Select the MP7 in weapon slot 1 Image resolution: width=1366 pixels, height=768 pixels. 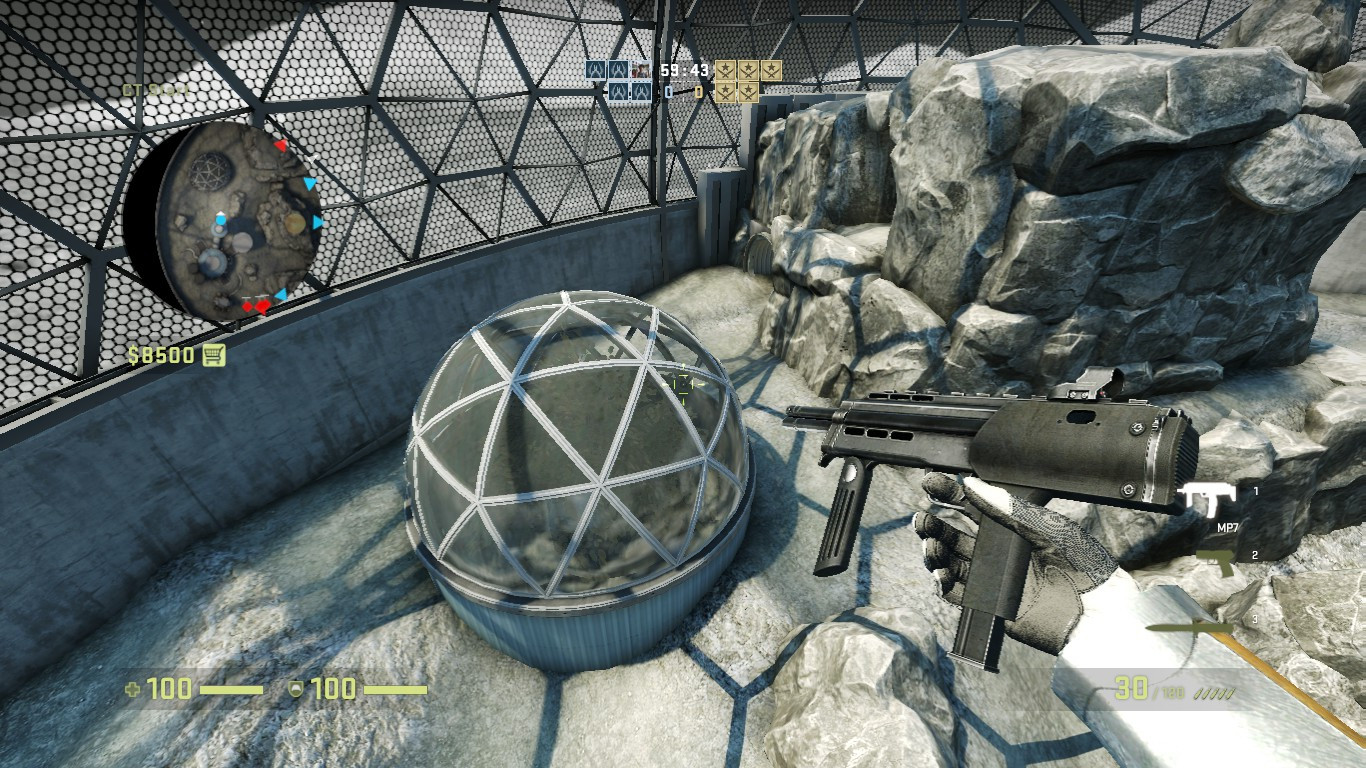(x=1206, y=498)
